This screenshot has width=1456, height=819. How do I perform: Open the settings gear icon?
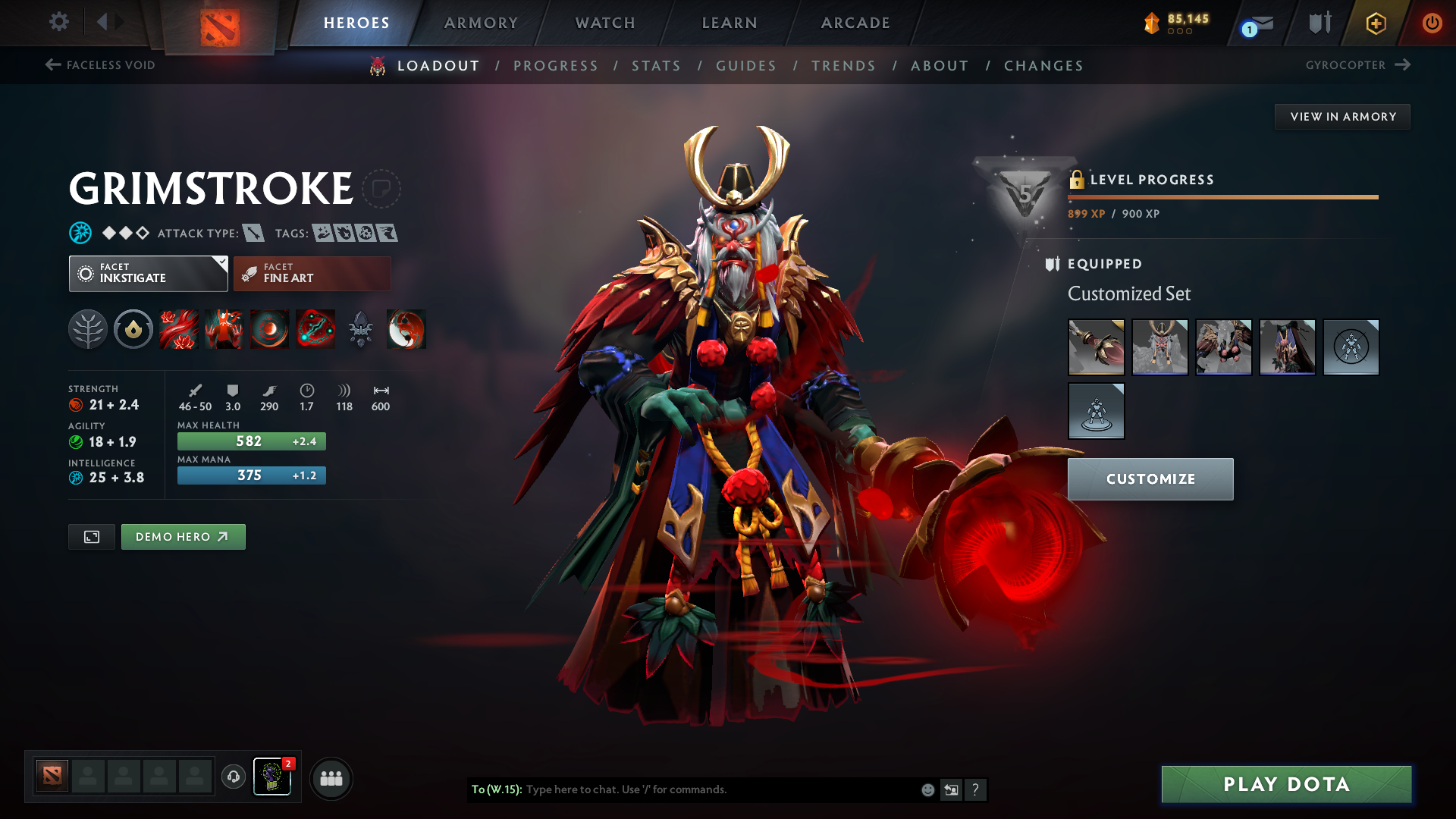59,23
